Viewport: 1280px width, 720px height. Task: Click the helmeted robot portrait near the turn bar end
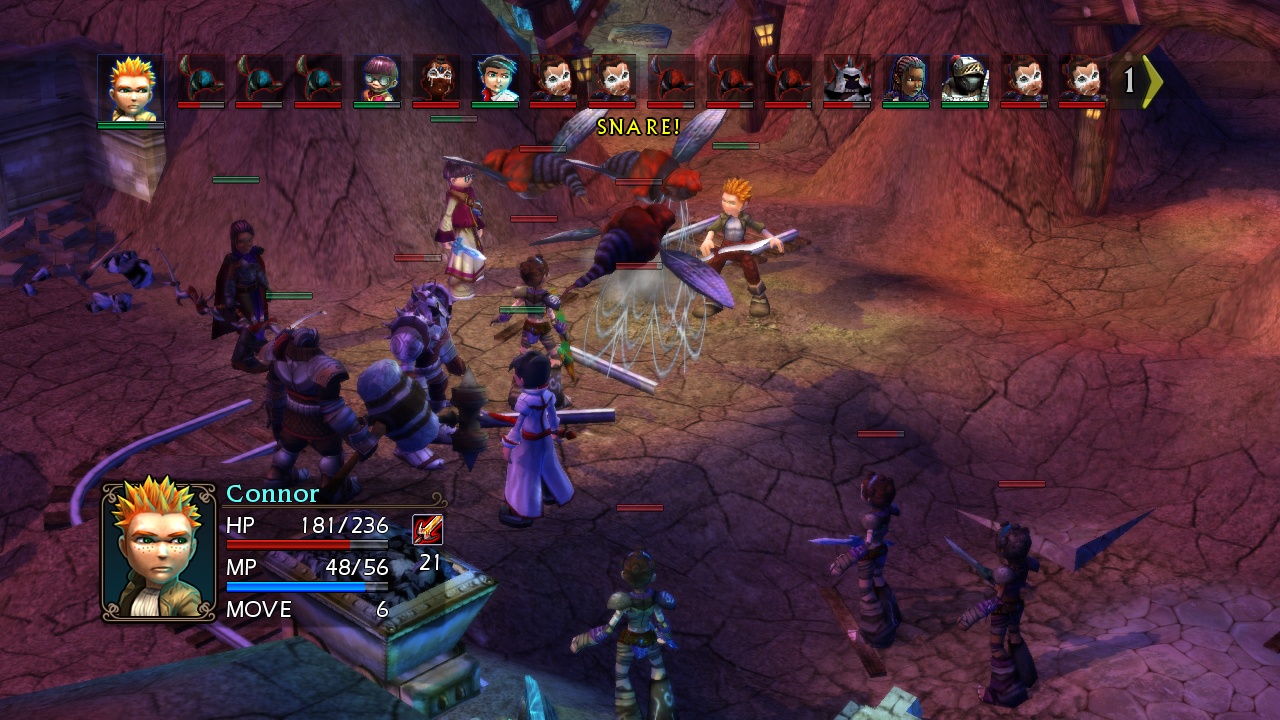click(965, 80)
